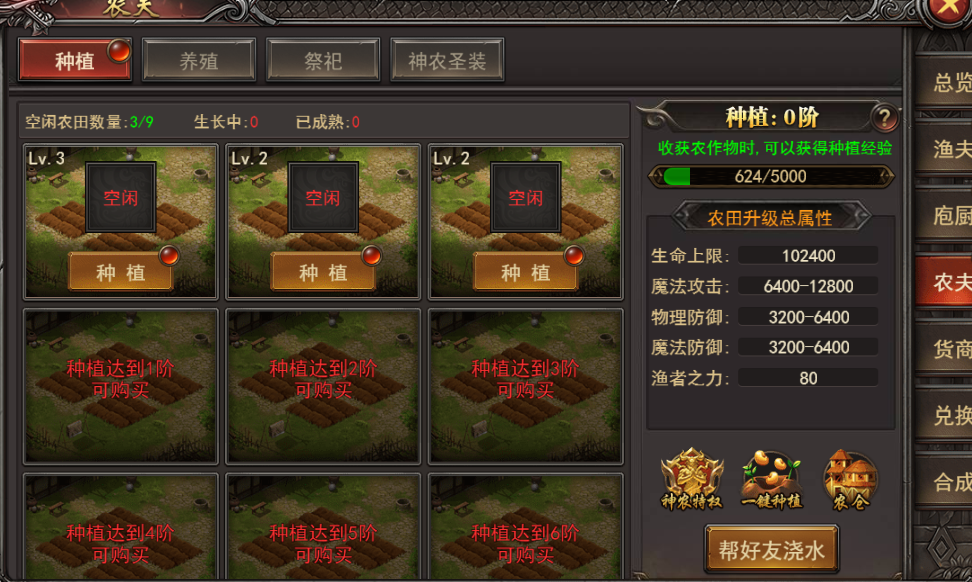Switch to the 种植 tab
The image size is (972, 582).
(75, 60)
